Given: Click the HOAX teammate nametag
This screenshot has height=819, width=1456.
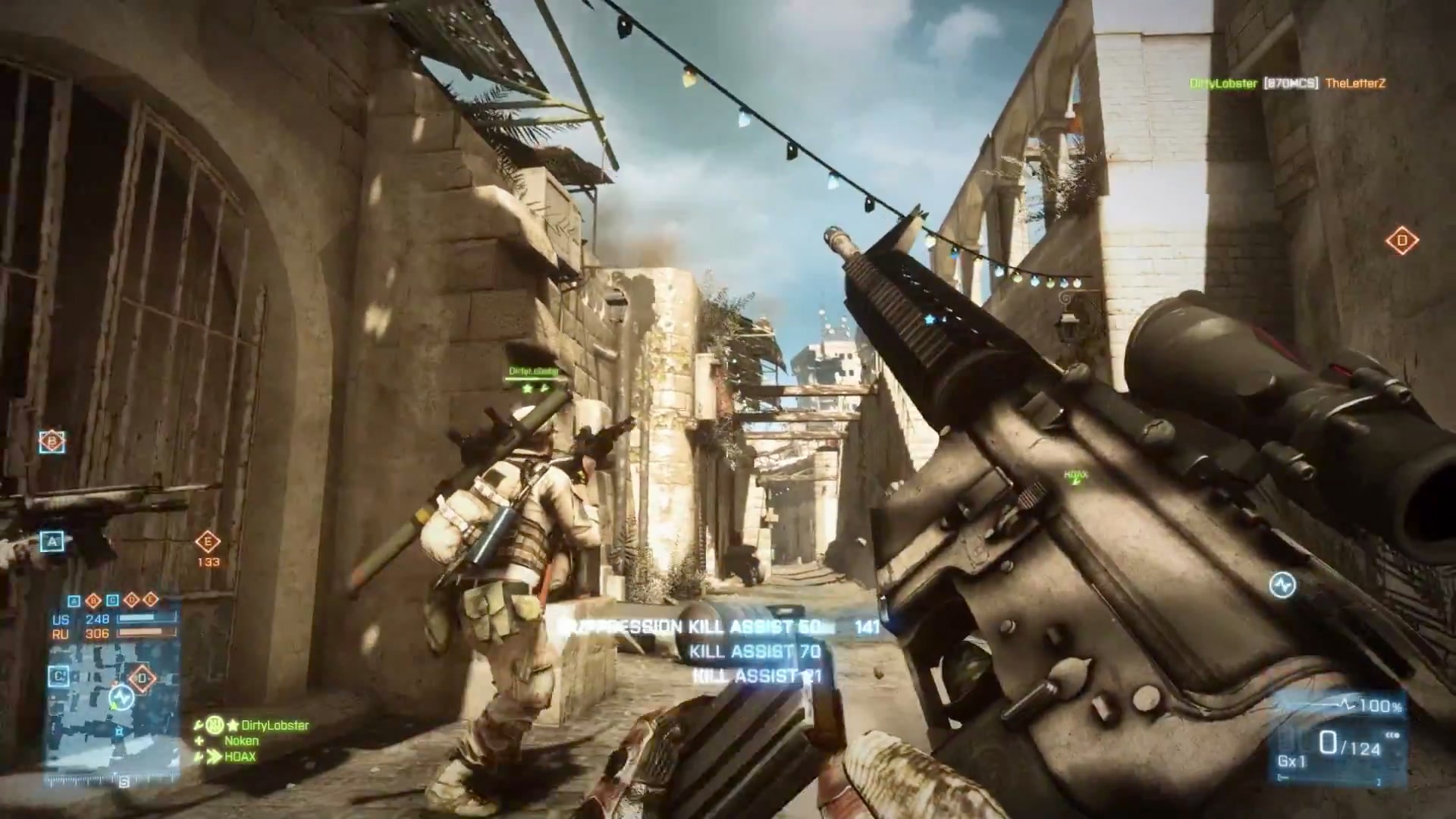Looking at the screenshot, I should pyautogui.click(x=1075, y=475).
